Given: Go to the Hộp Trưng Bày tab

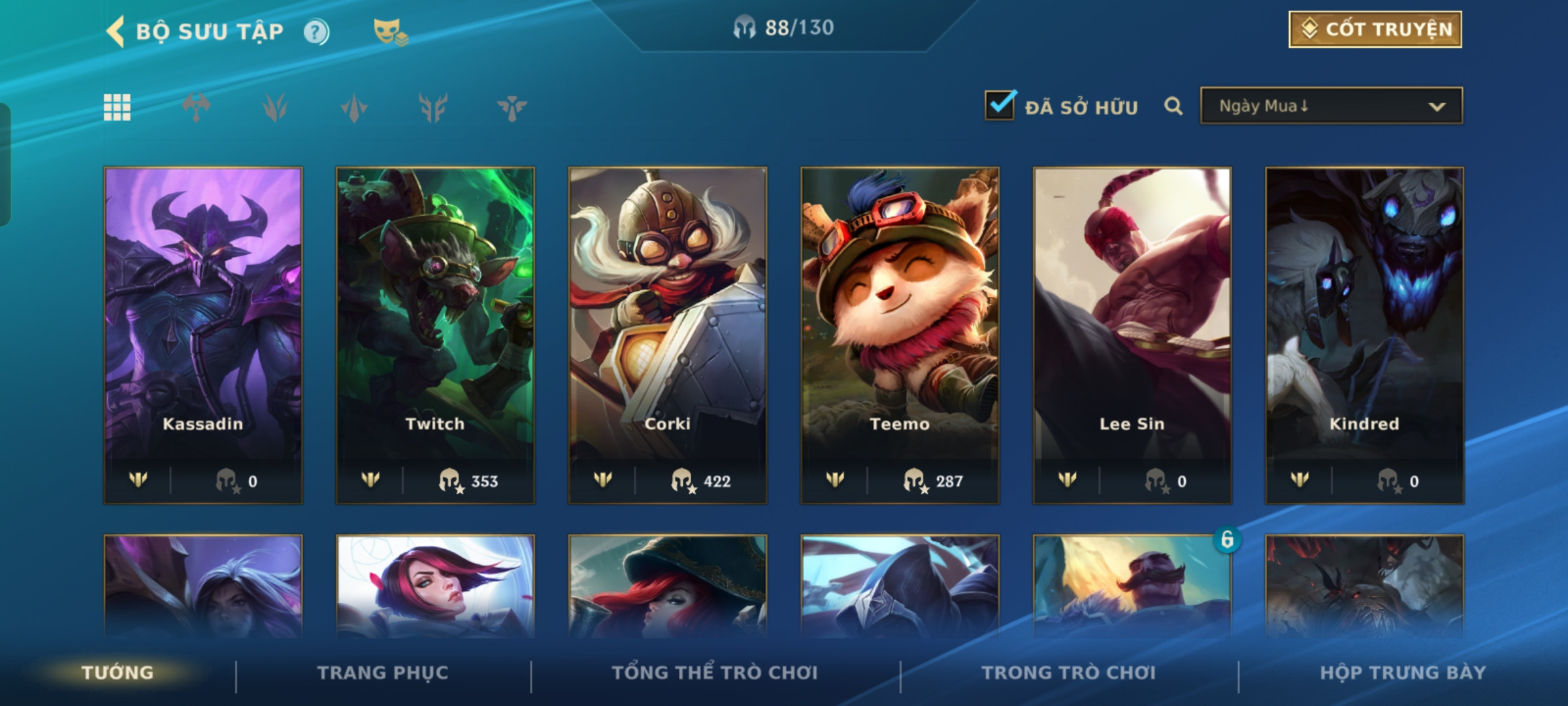Looking at the screenshot, I should tap(1403, 673).
